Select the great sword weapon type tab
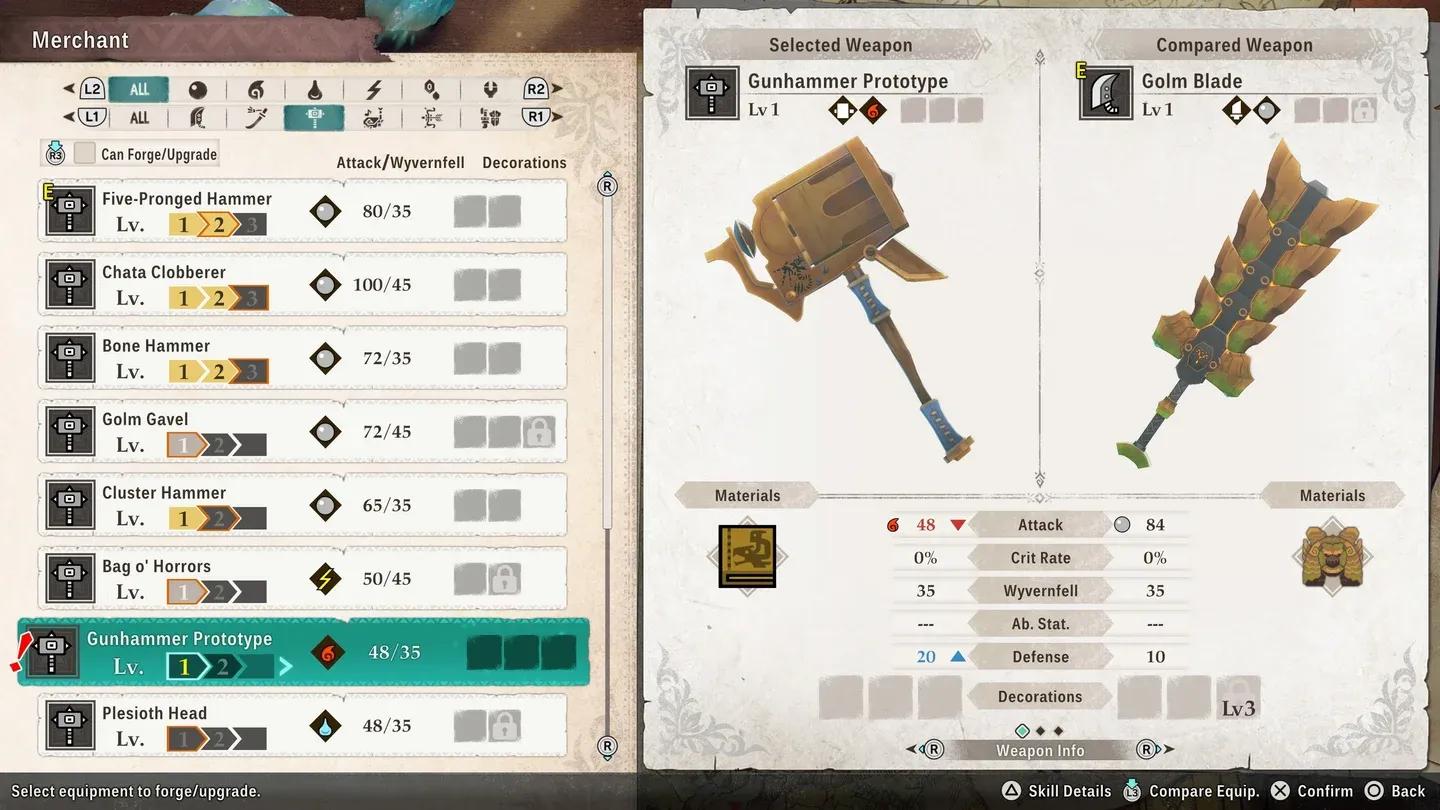The height and width of the screenshot is (810, 1440). pyautogui.click(x=197, y=118)
